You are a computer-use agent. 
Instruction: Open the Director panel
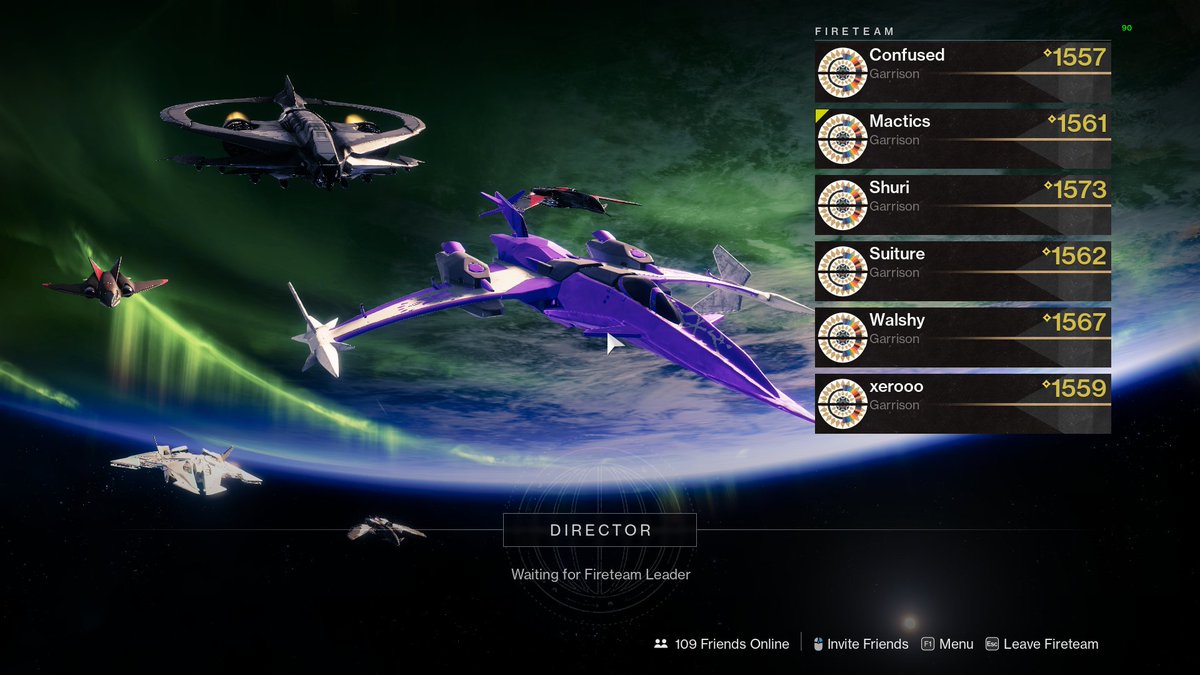(600, 530)
